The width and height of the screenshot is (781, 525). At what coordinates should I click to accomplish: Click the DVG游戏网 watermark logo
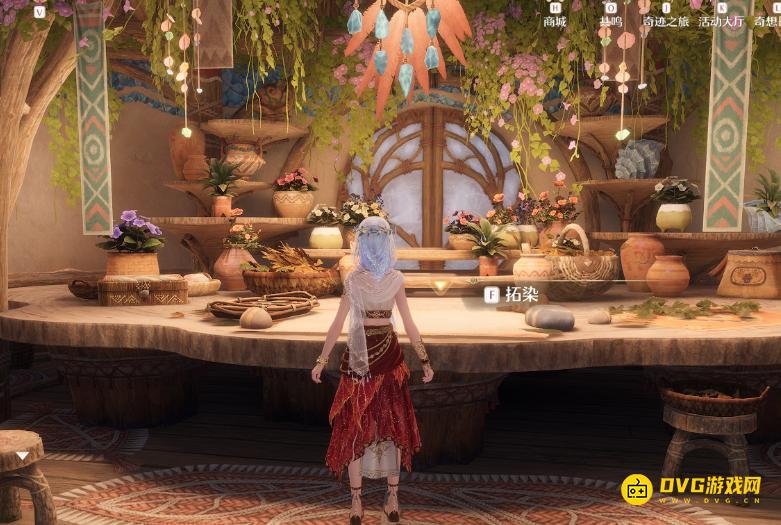pyautogui.click(x=691, y=489)
